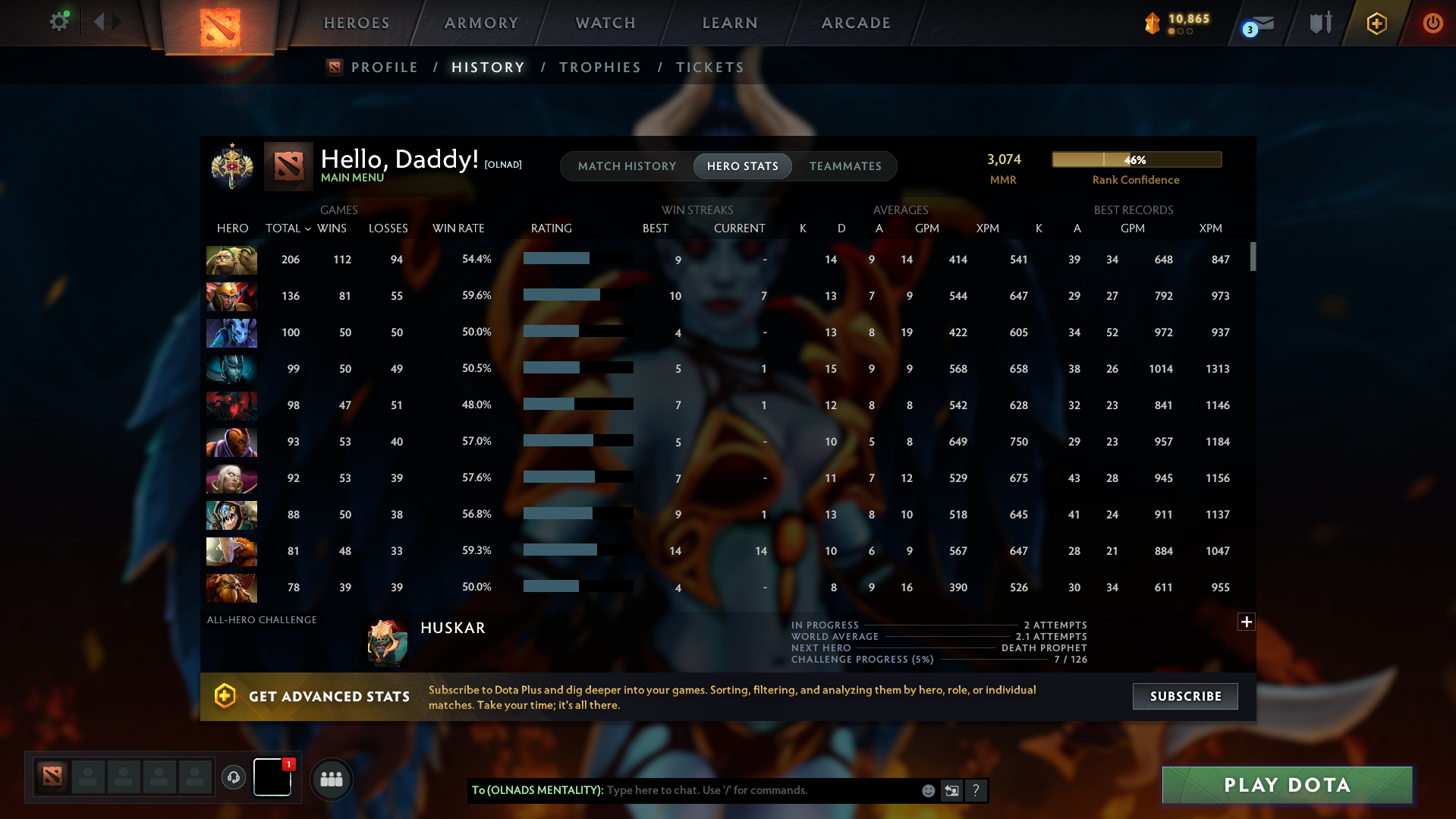This screenshot has width=1456, height=819.
Task: Switch to Match History view
Action: point(627,166)
